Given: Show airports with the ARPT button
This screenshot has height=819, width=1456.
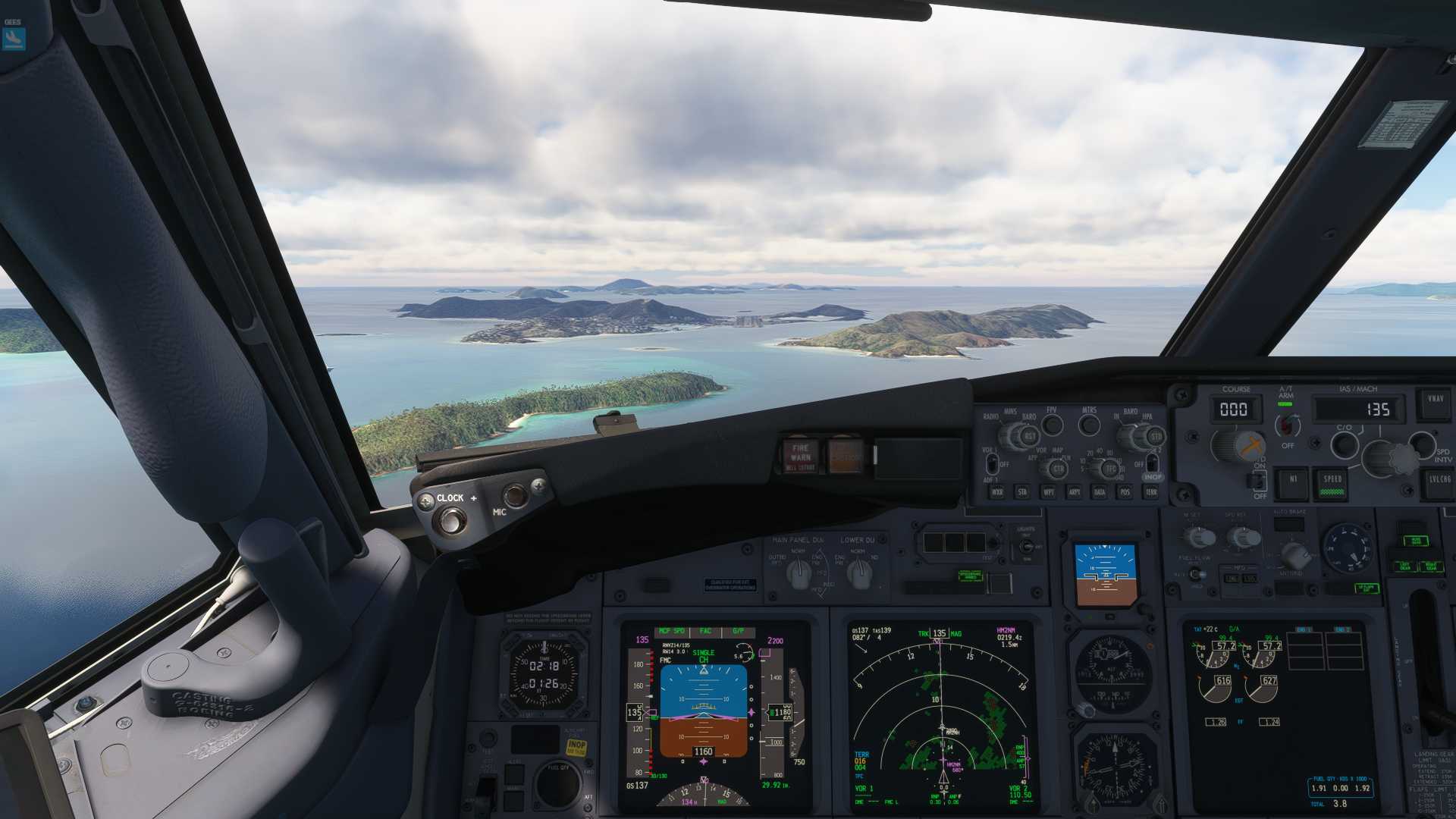Looking at the screenshot, I should coord(1074,492).
